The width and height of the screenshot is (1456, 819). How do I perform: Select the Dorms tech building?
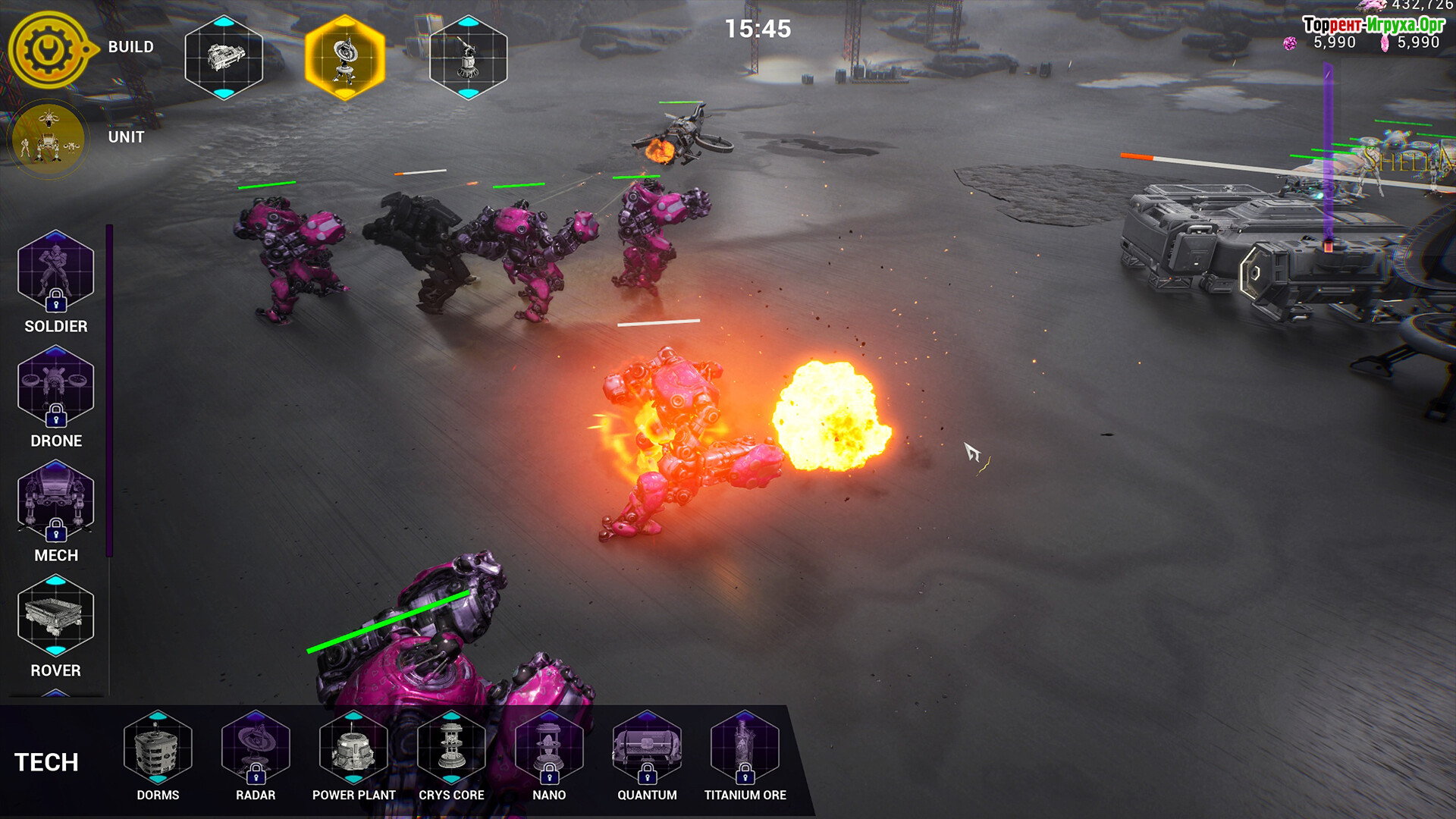coord(158,748)
